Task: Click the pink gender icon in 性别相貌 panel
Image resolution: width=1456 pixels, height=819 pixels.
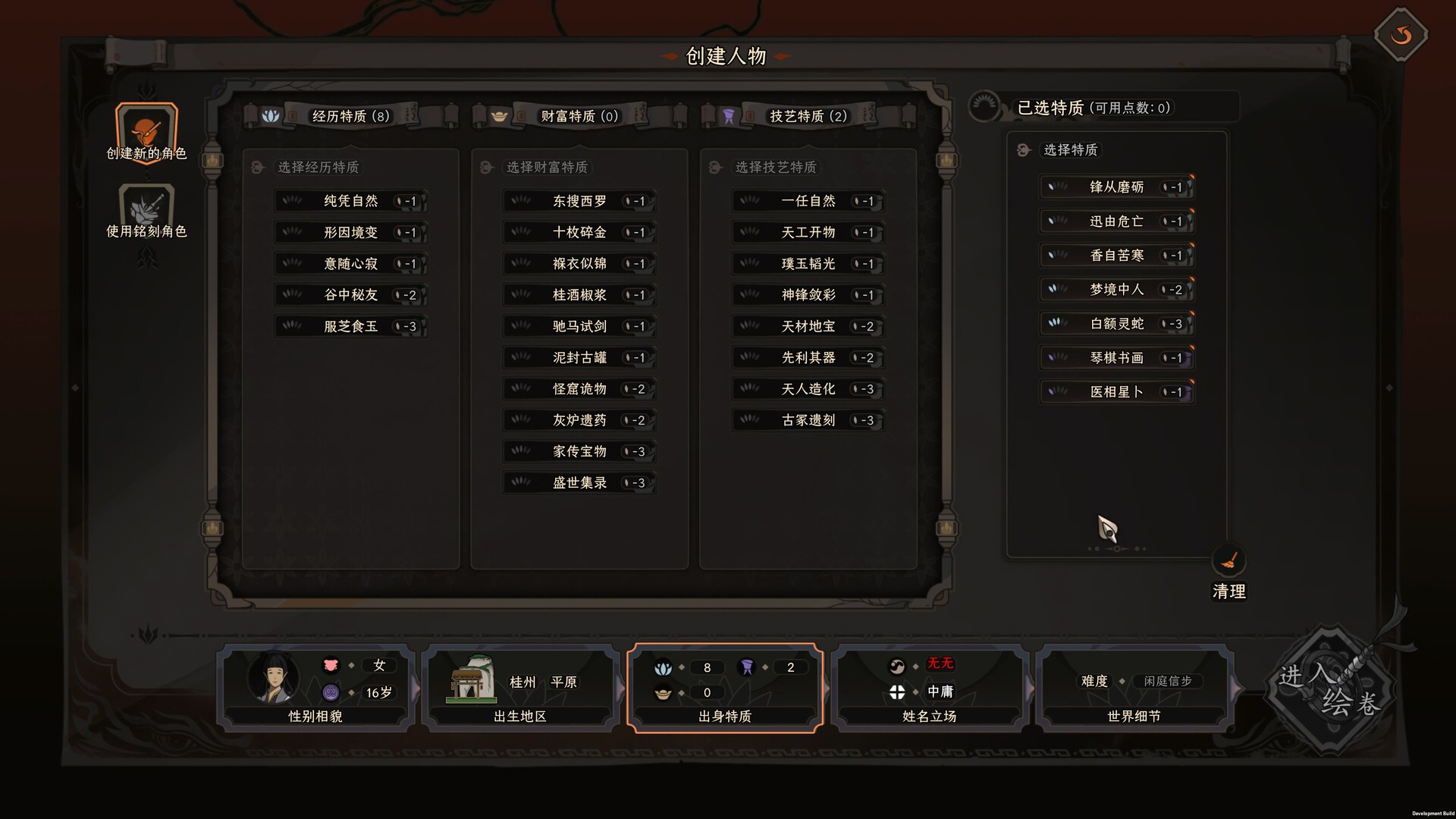Action: pos(329,666)
